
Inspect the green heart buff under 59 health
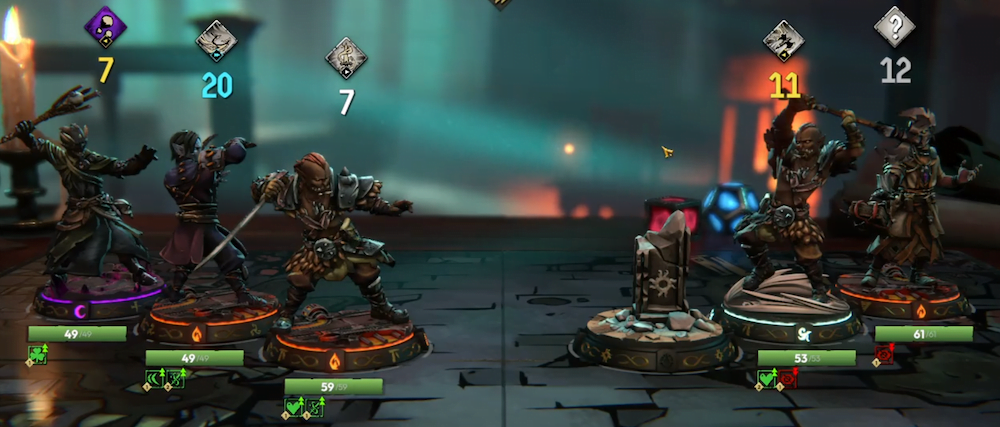pyautogui.click(x=294, y=406)
